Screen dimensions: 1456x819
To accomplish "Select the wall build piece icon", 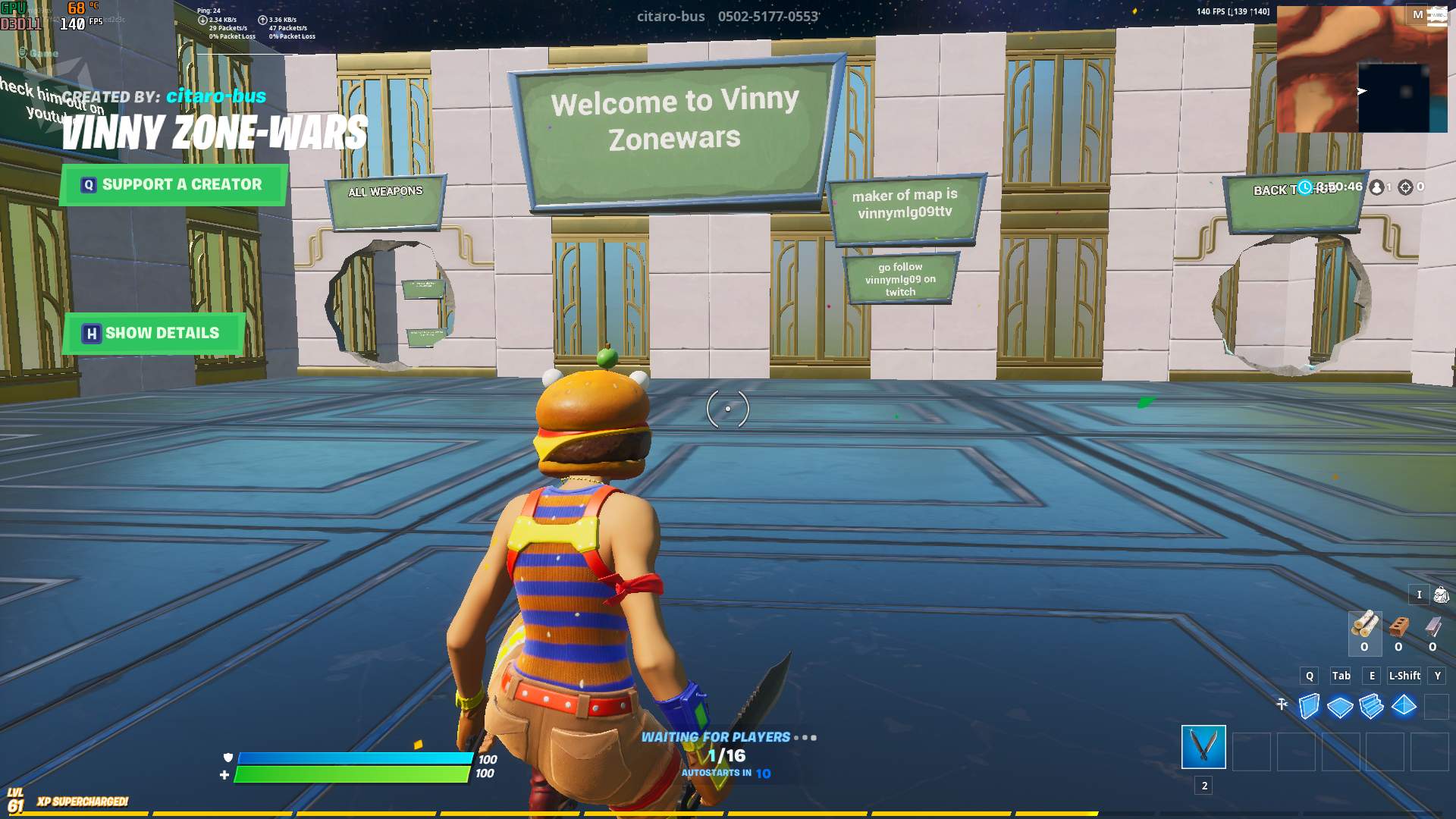I will pos(1308,705).
